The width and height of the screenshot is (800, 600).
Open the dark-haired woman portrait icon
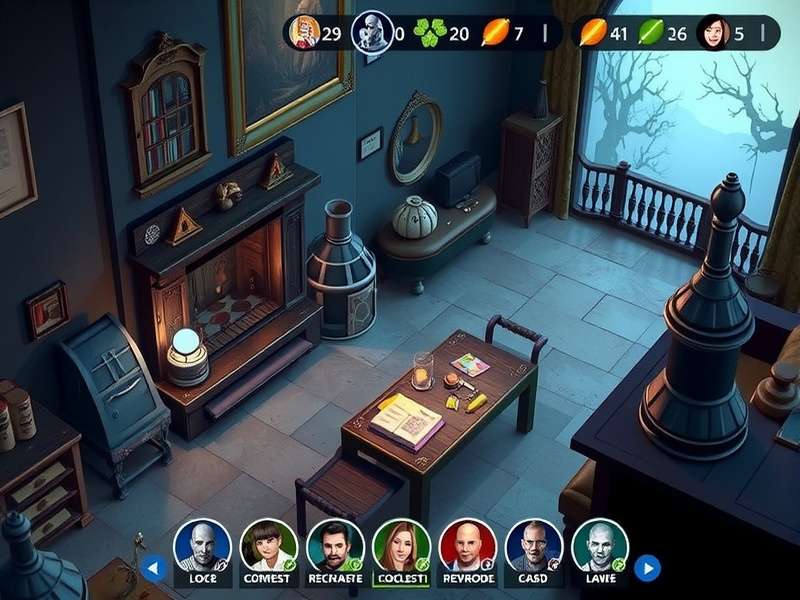714,32
